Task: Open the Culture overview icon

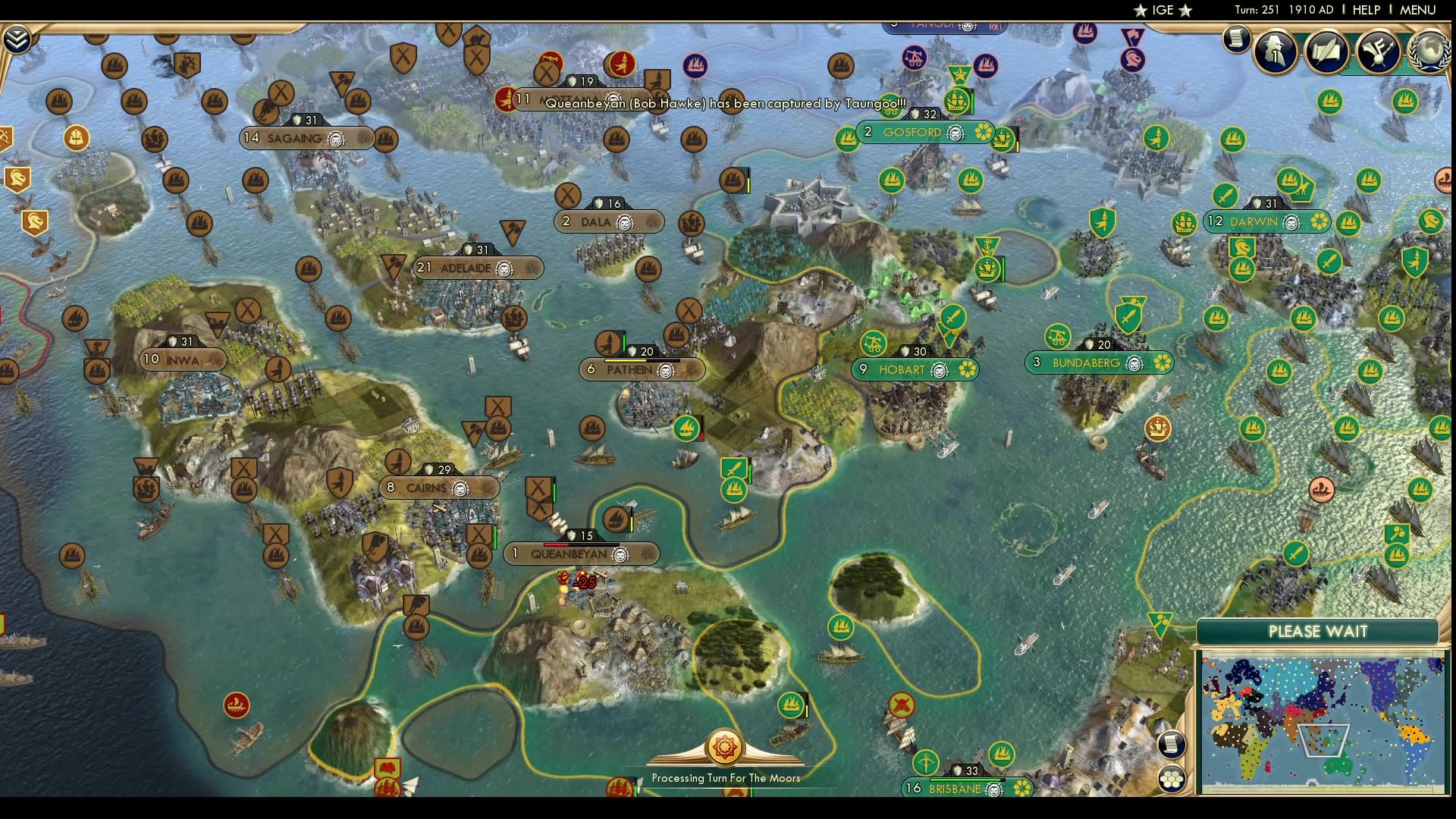Action: tap(1379, 52)
